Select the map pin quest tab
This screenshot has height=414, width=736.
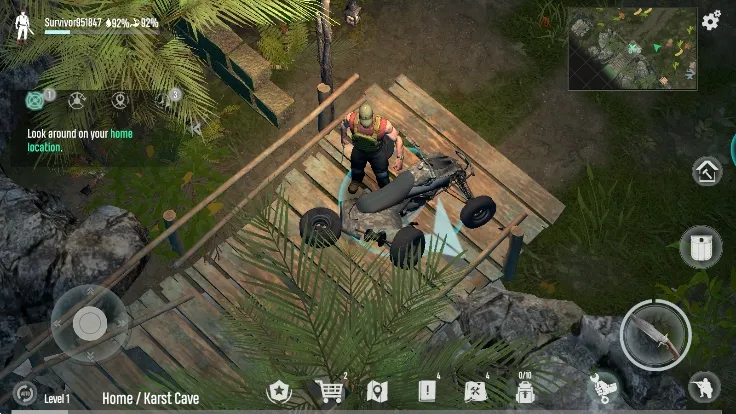click(x=120, y=100)
